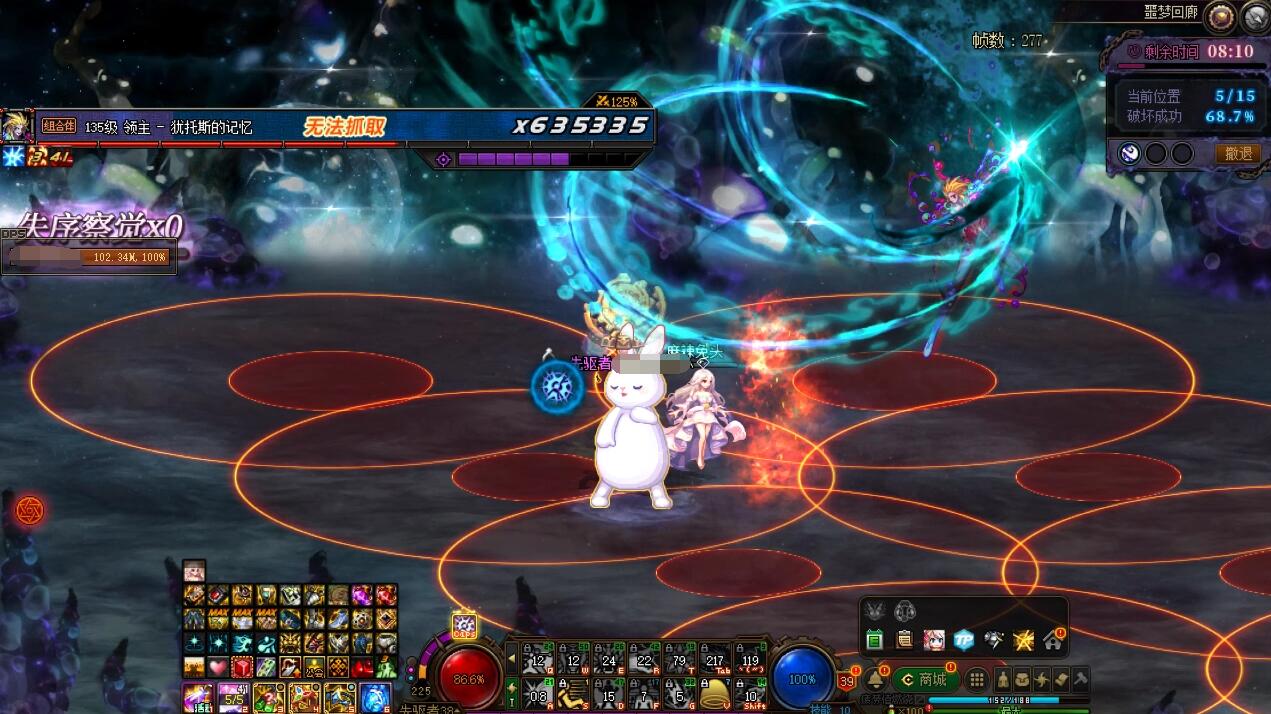The height and width of the screenshot is (714, 1271).
Task: Open the house icon with alert badge
Action: pos(1052,640)
